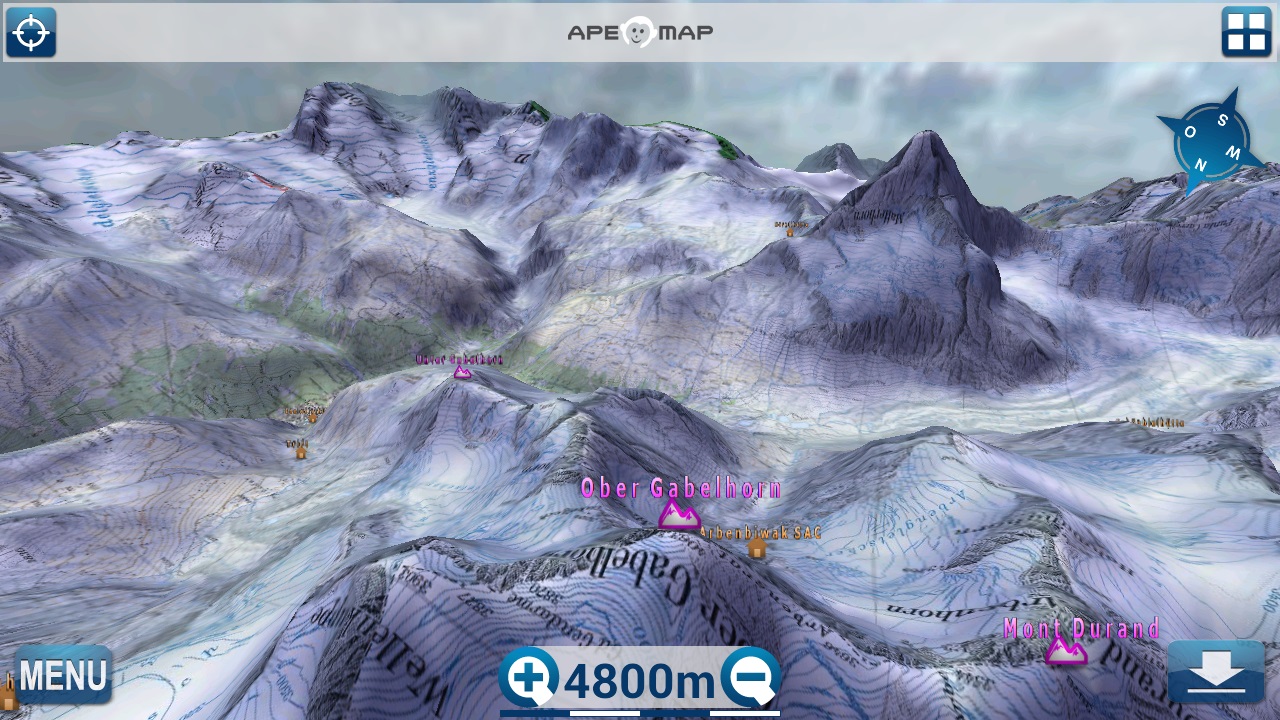Screen dimensions: 1280x720
Task: Tap the download arrow button
Action: (1215, 672)
